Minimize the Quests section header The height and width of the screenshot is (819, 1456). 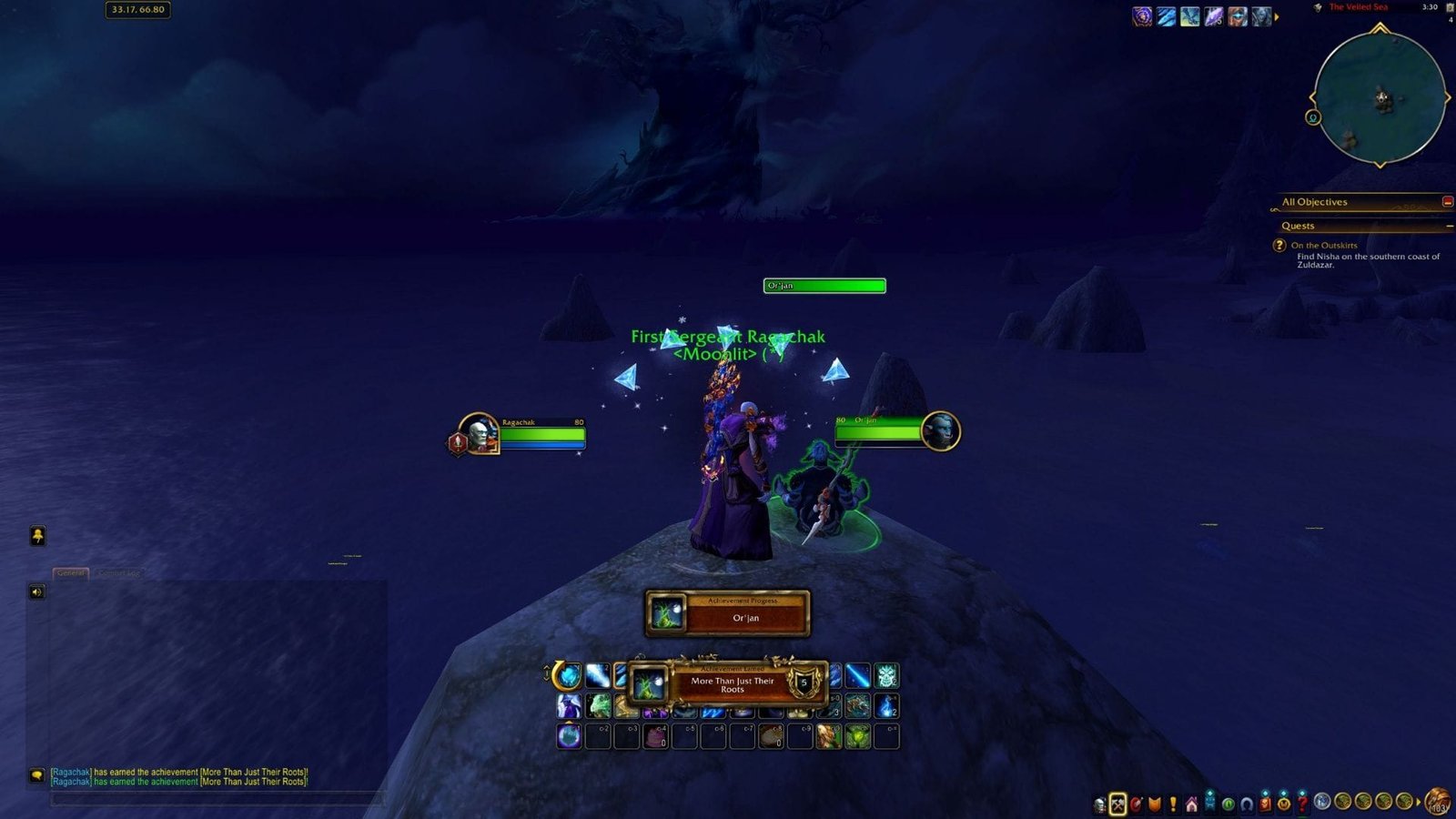1449,226
